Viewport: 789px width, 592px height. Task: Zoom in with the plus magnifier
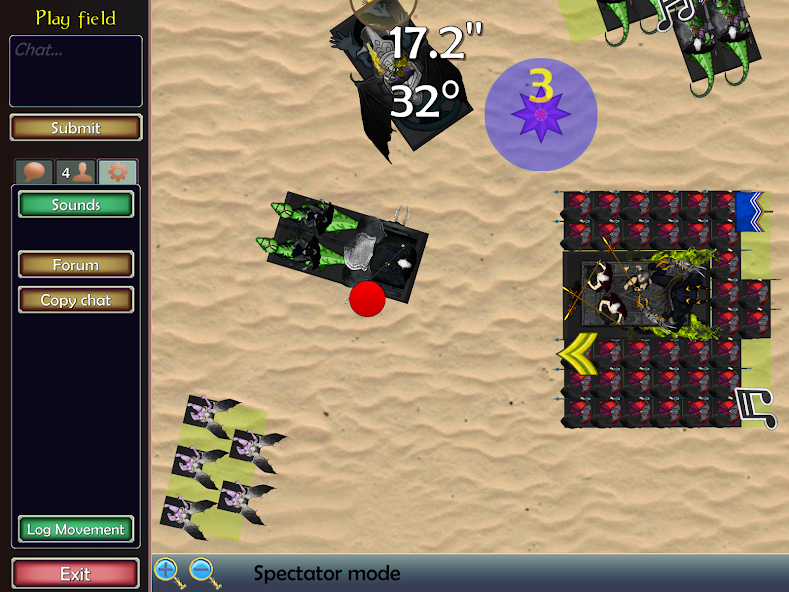point(167,572)
